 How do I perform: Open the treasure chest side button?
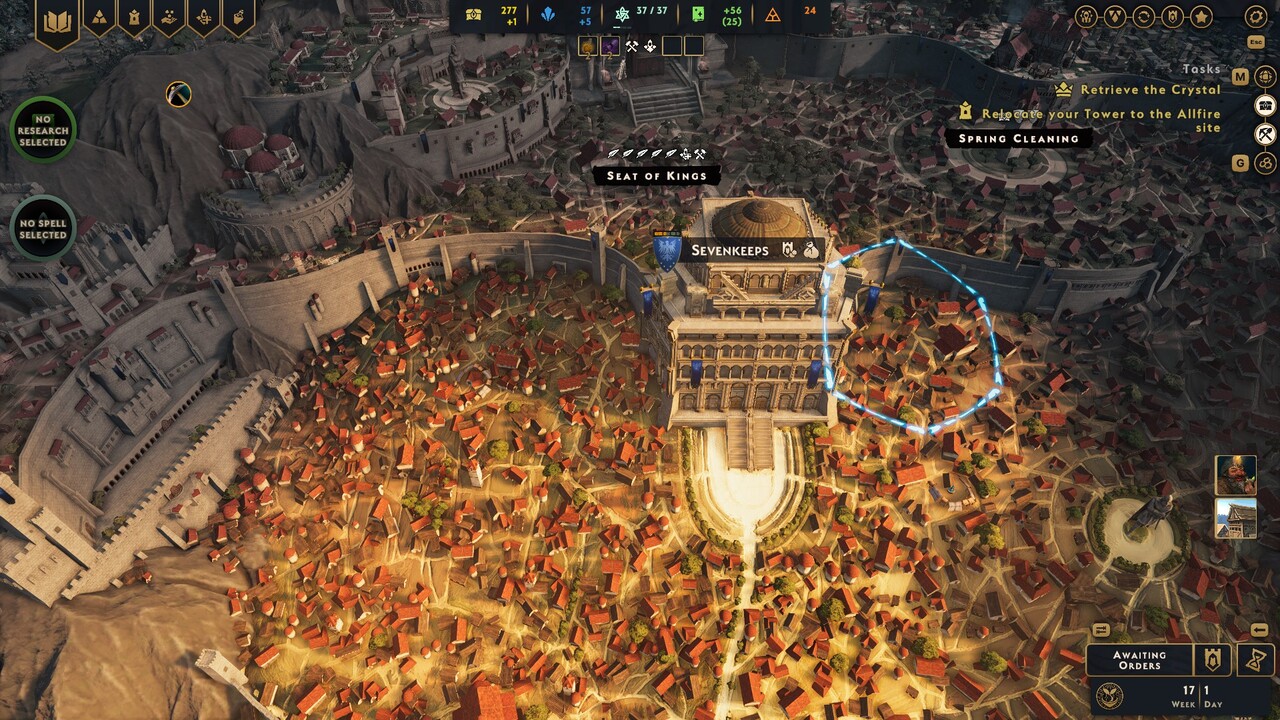1266,105
